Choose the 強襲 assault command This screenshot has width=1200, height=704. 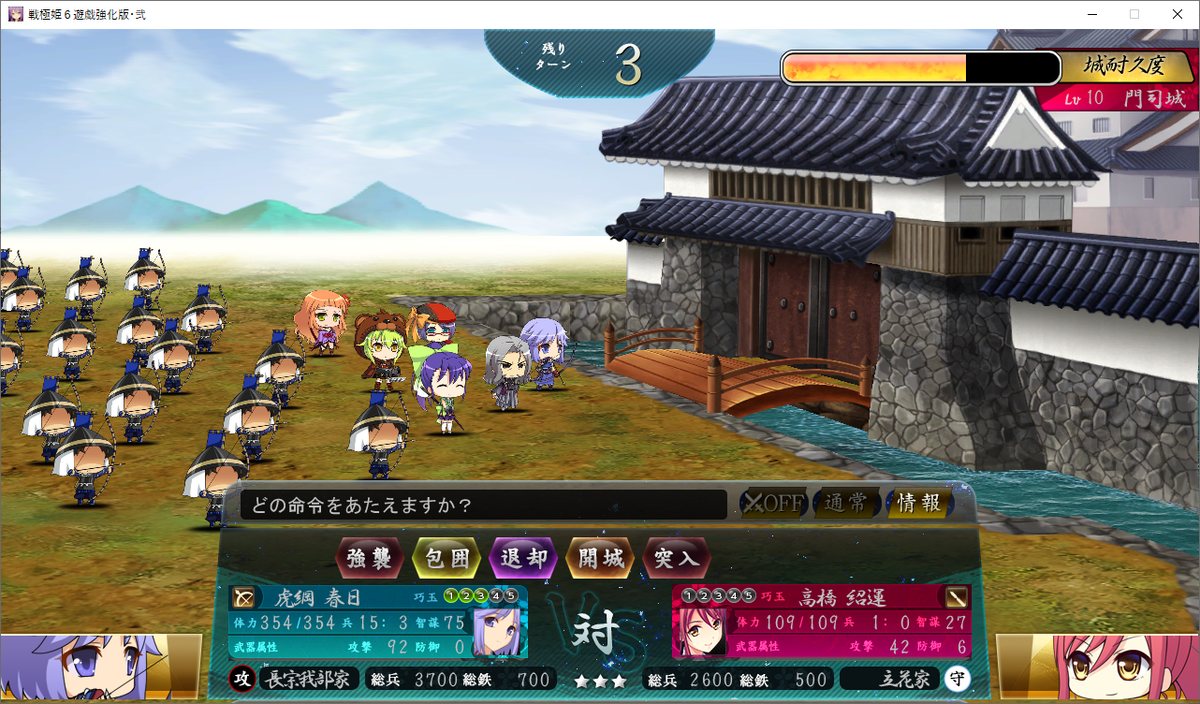coord(370,558)
